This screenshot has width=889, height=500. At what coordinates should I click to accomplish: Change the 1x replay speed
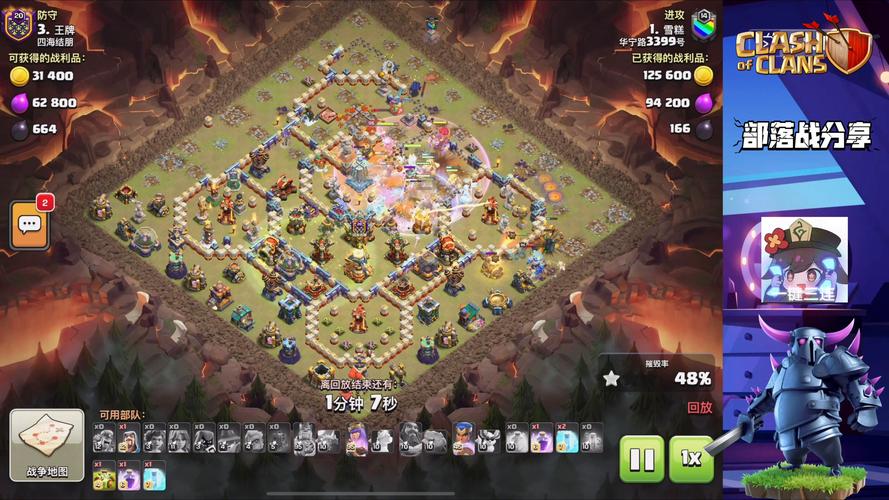(691, 459)
